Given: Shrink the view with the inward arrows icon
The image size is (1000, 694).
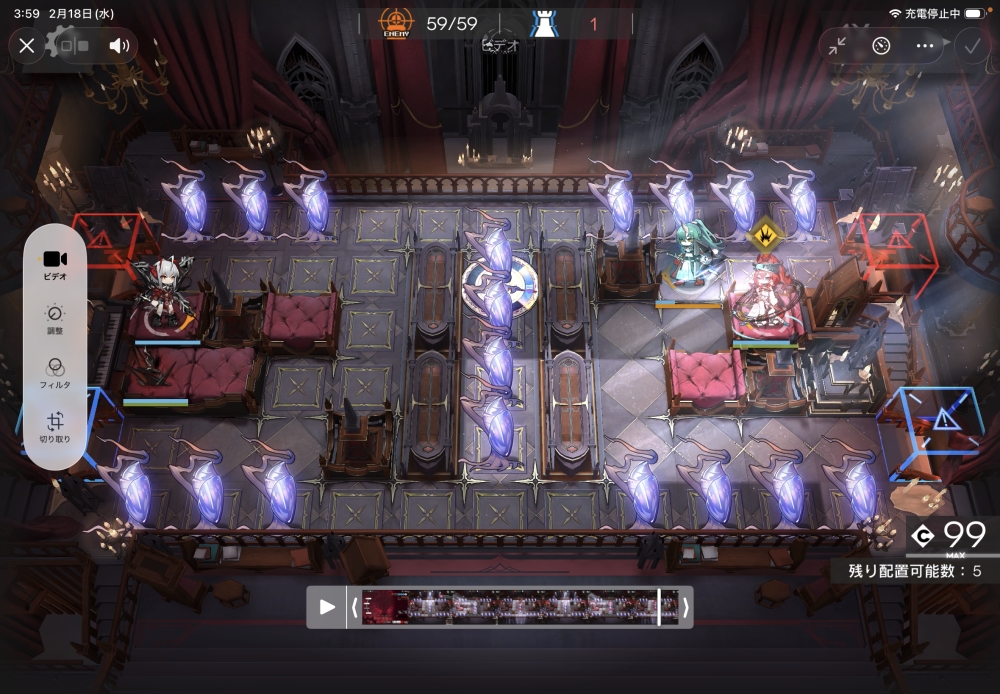Looking at the screenshot, I should point(838,45).
